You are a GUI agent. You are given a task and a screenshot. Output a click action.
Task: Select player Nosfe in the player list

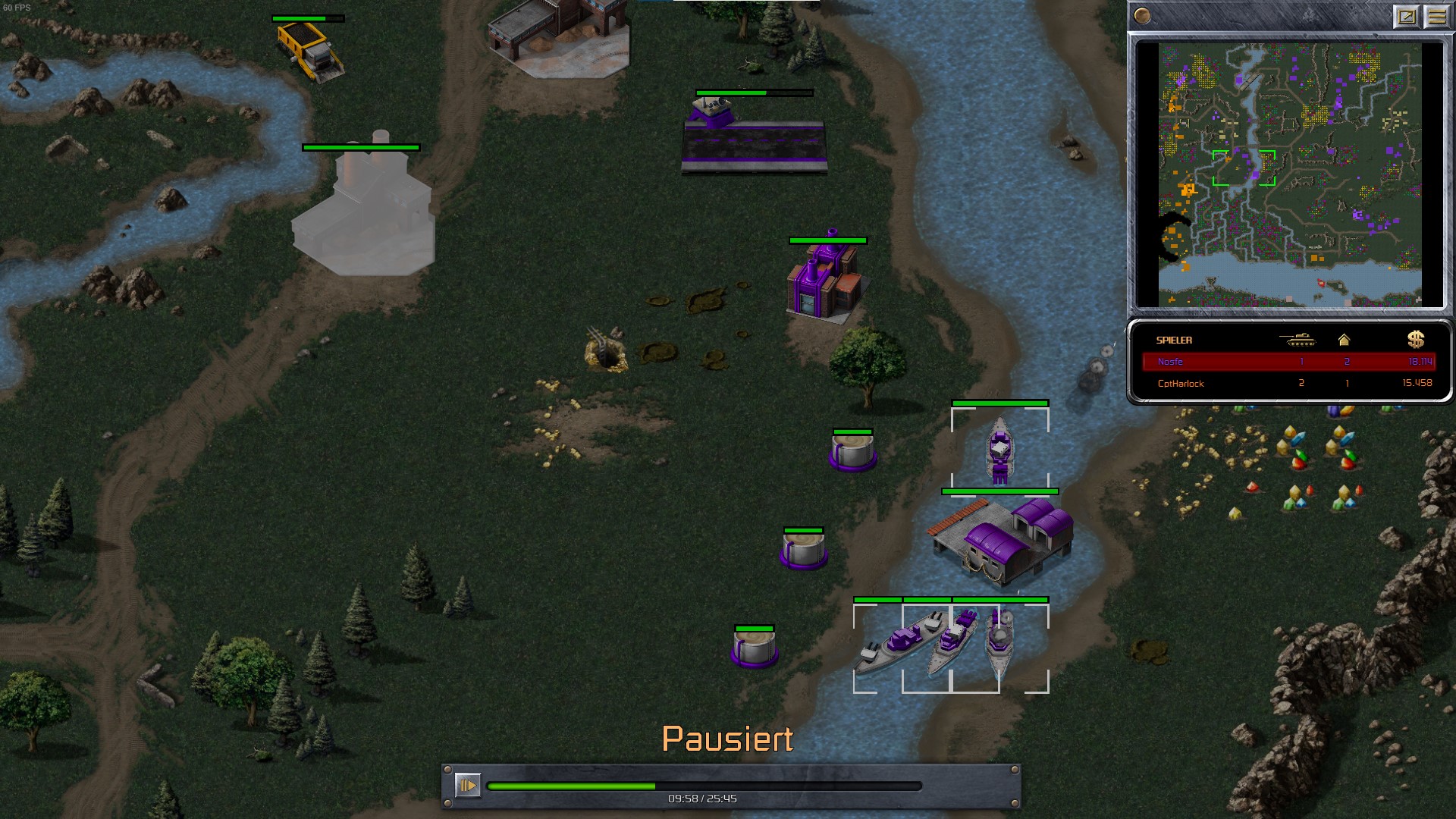[x=1288, y=362]
